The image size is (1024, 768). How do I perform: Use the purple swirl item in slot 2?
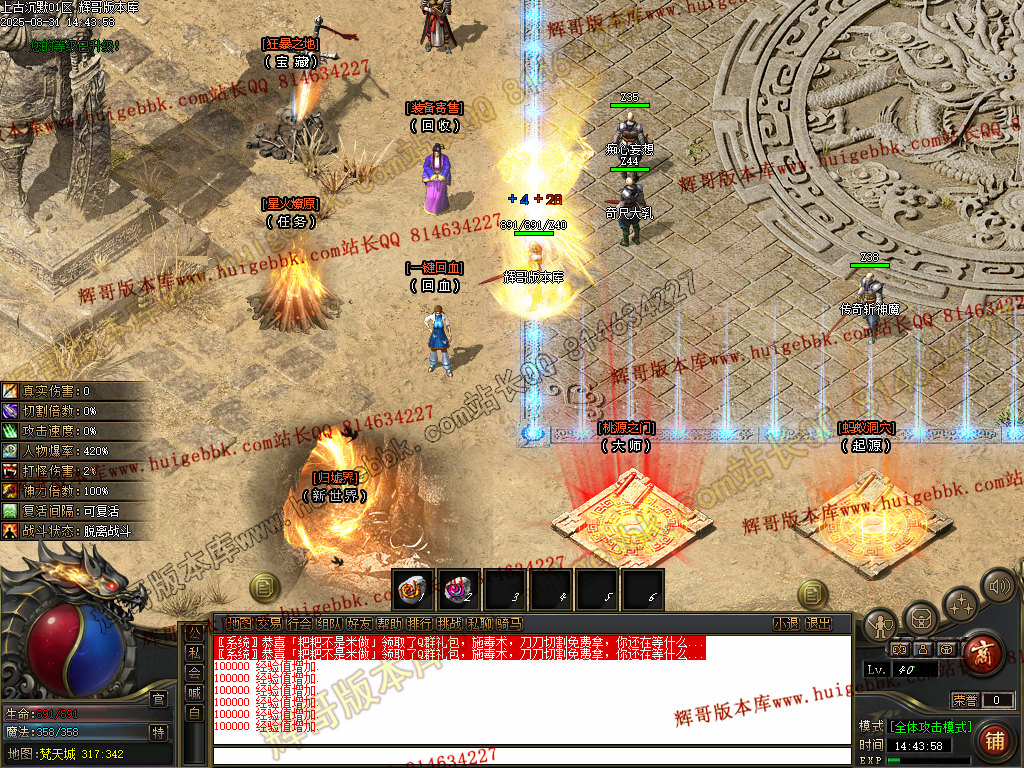[460, 588]
